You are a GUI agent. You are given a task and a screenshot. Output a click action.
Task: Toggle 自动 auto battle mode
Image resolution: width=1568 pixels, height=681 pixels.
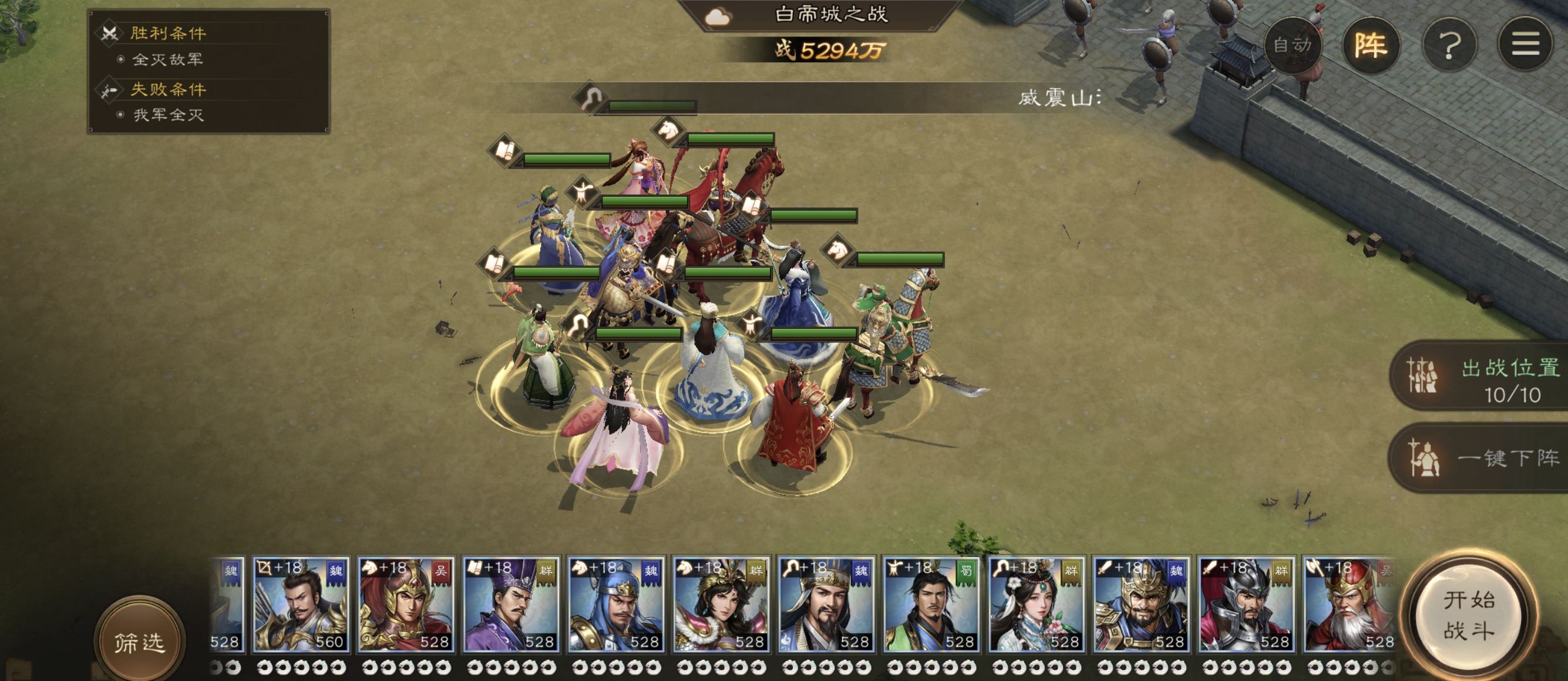(x=1291, y=45)
